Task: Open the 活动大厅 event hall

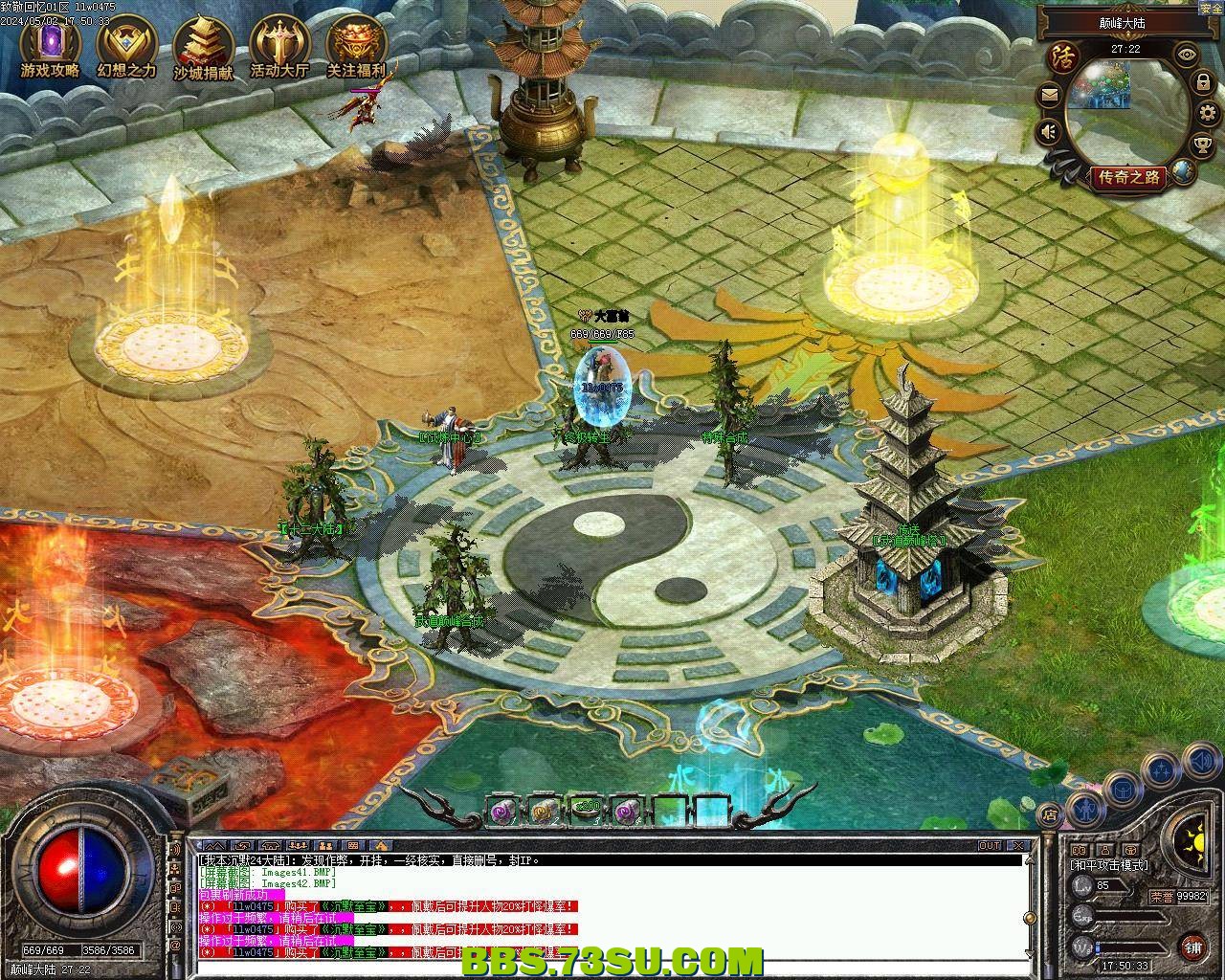Action: click(x=279, y=46)
